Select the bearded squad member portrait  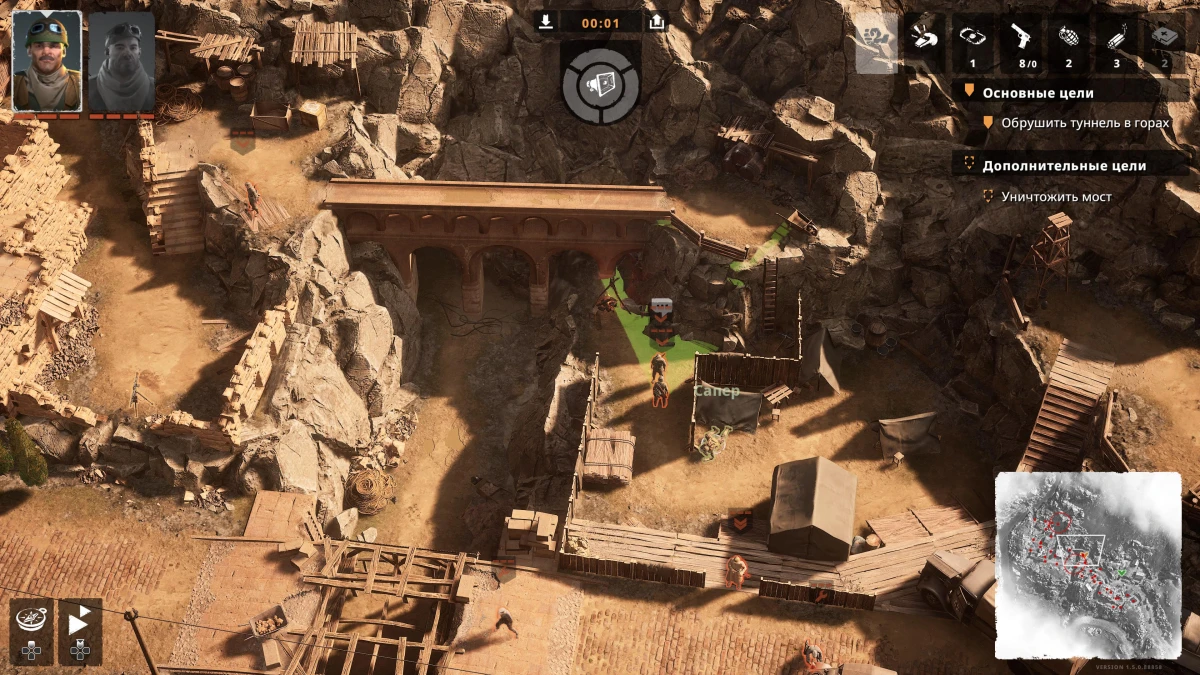[122, 61]
